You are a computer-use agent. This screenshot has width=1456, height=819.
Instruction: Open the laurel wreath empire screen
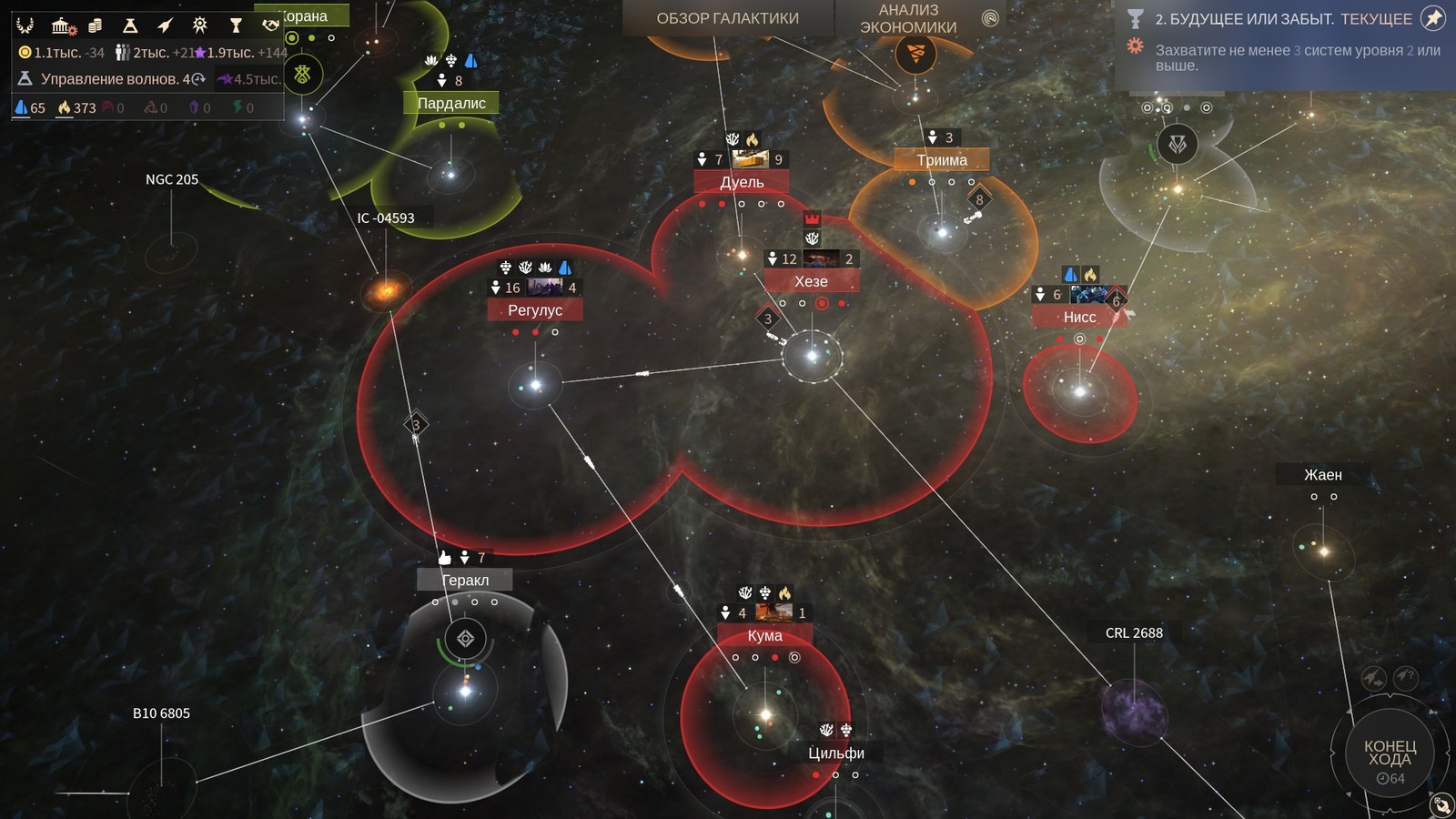click(25, 25)
